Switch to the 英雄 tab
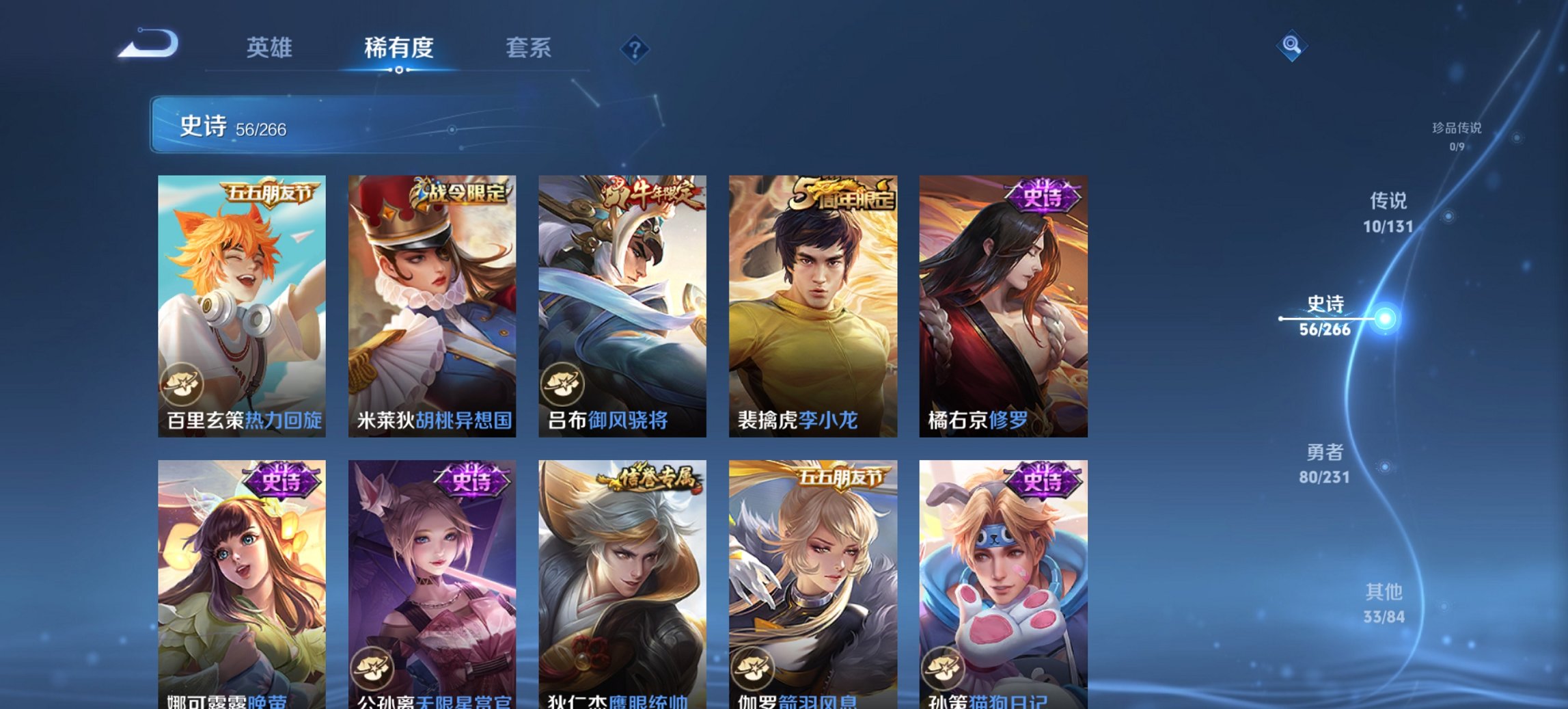 coord(271,48)
